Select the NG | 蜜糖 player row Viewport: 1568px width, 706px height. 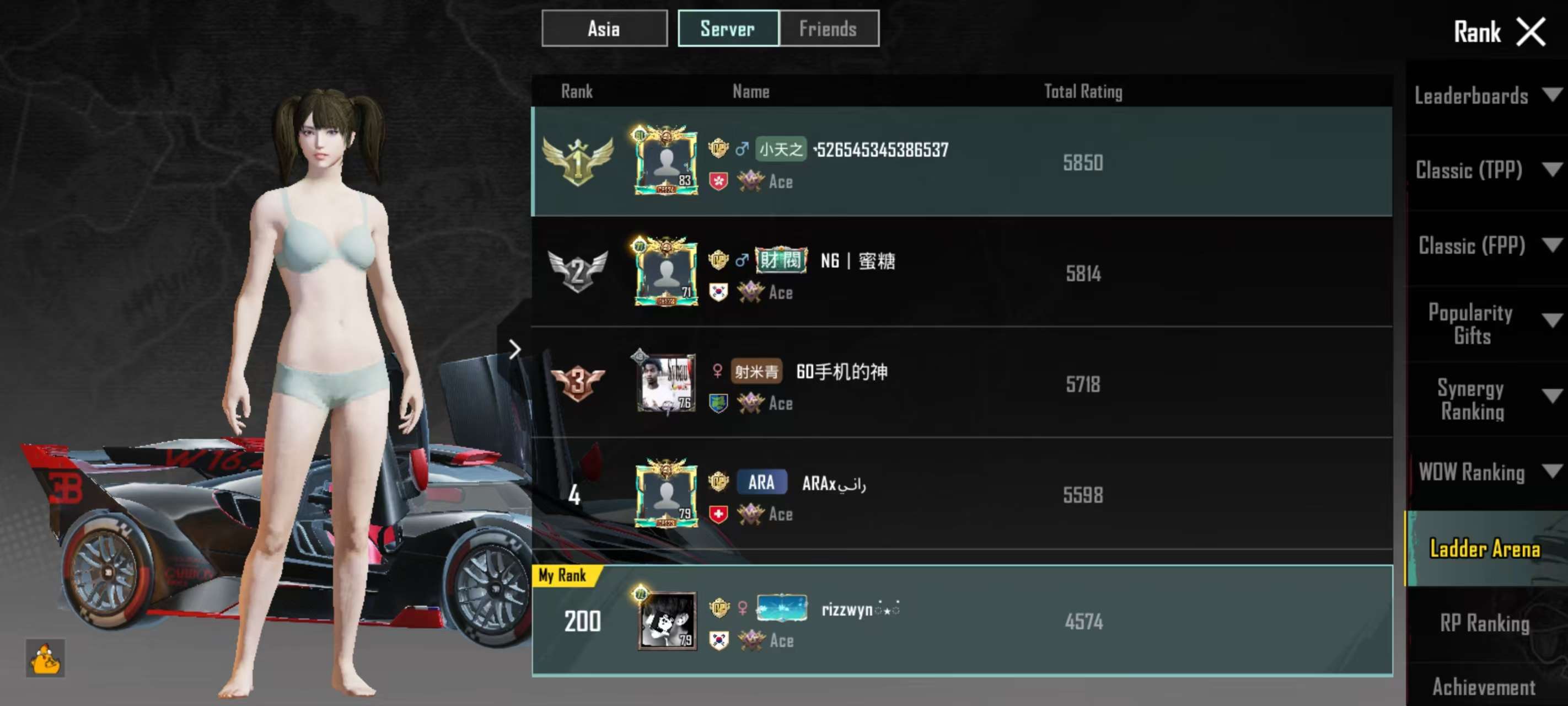pos(962,272)
